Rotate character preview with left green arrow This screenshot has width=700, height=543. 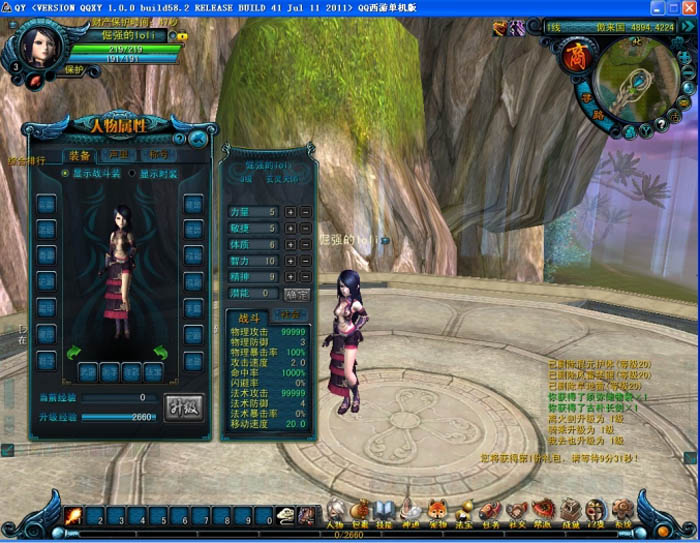72,352
